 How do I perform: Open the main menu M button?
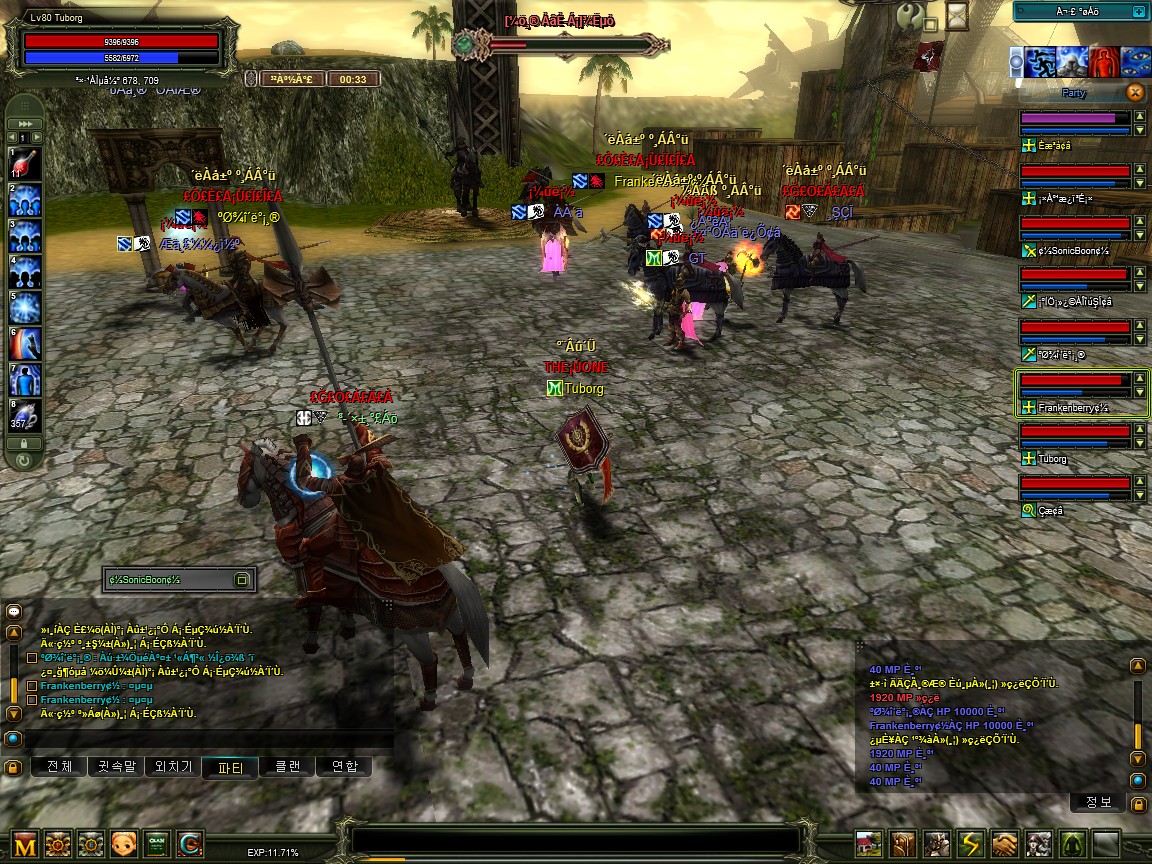coord(26,843)
